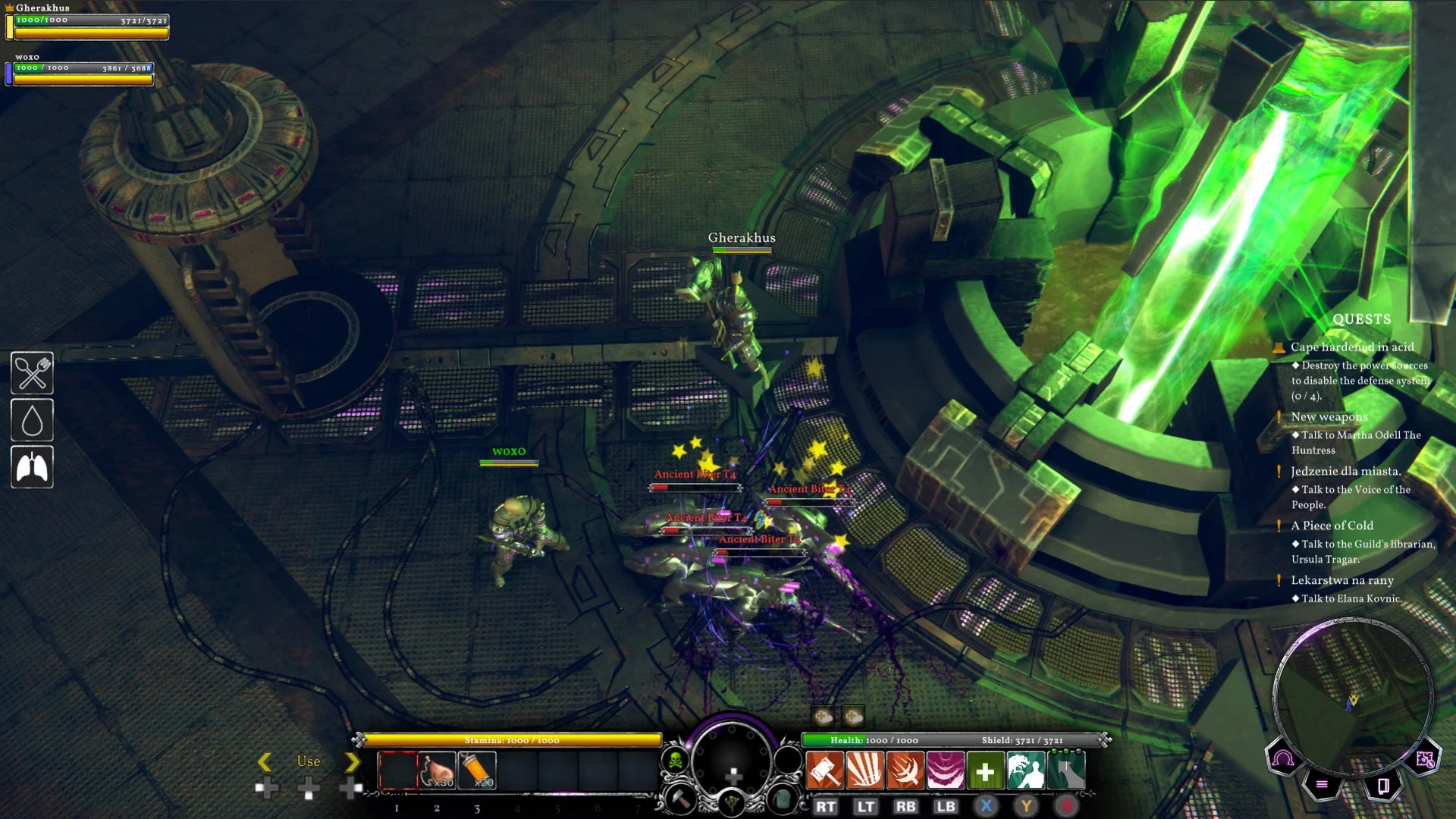Select the green skull icon by orb
1456x819 pixels.
pos(675,760)
